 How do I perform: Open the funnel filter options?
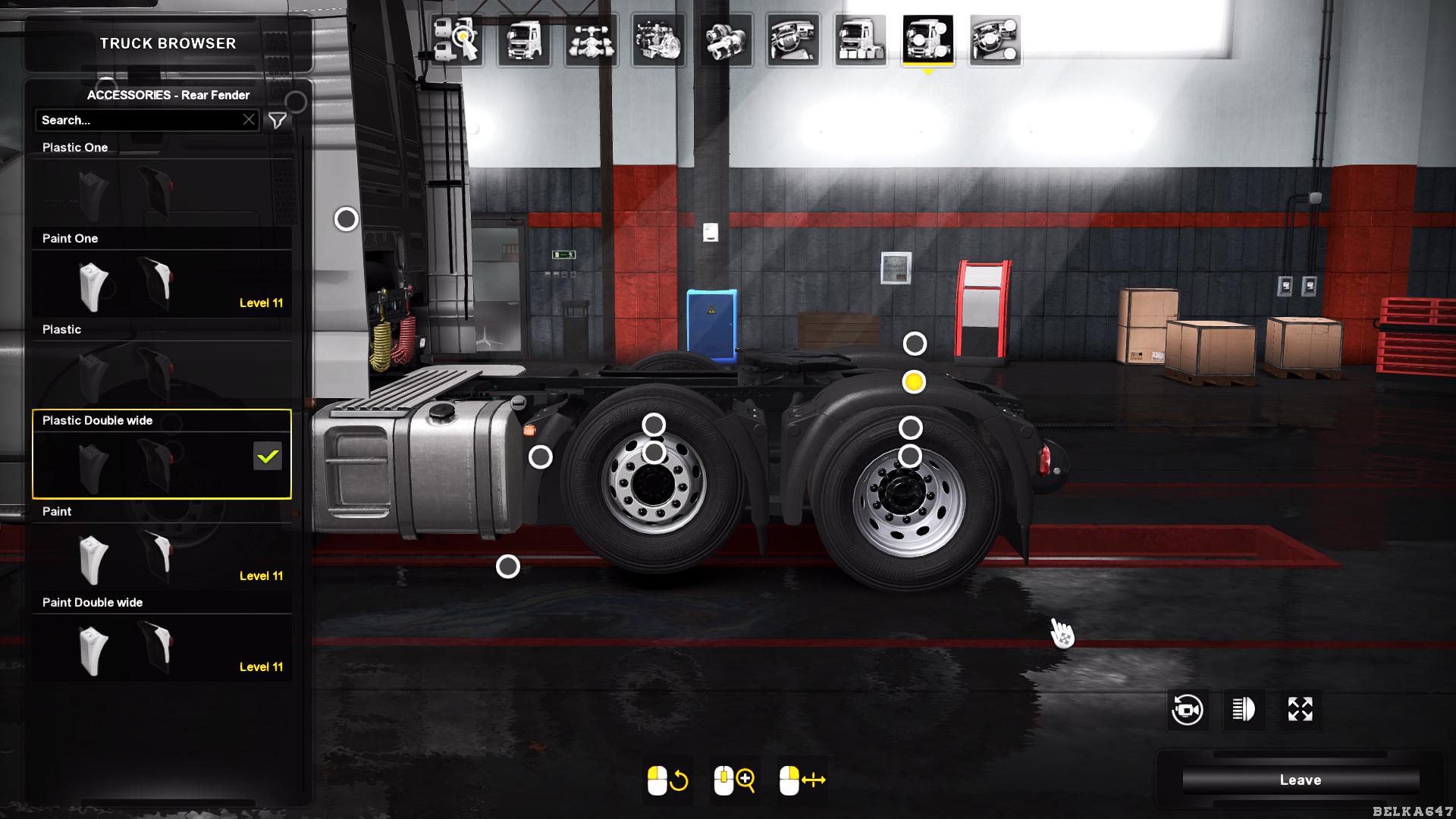coord(278,120)
